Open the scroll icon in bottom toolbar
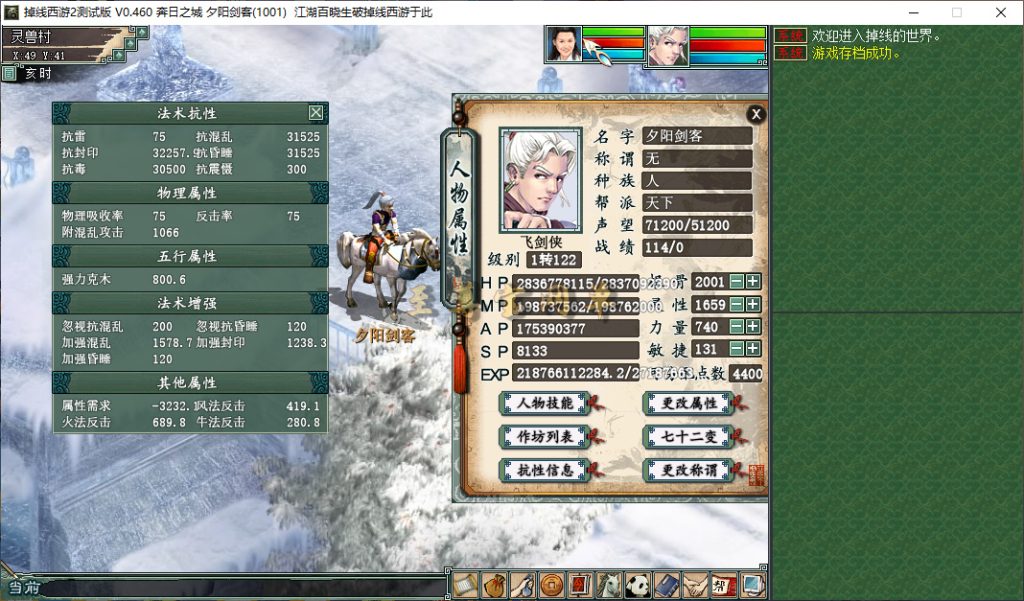Image resolution: width=1024 pixels, height=601 pixels. [465, 585]
